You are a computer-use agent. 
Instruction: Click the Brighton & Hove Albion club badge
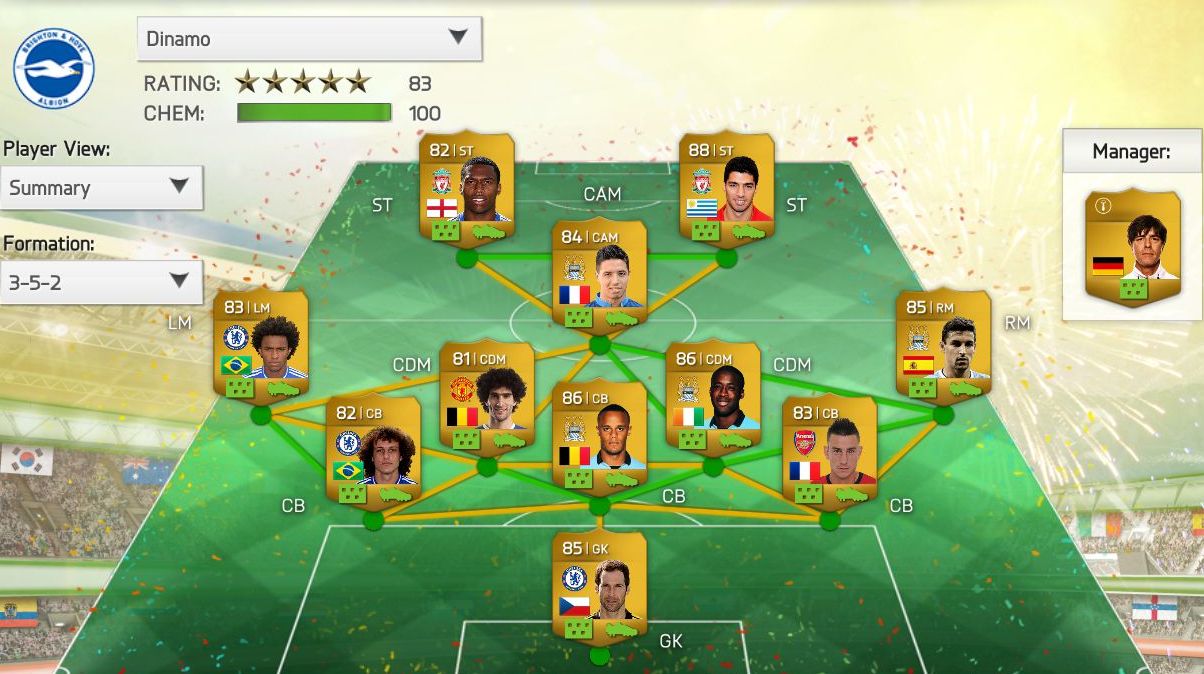tap(53, 68)
